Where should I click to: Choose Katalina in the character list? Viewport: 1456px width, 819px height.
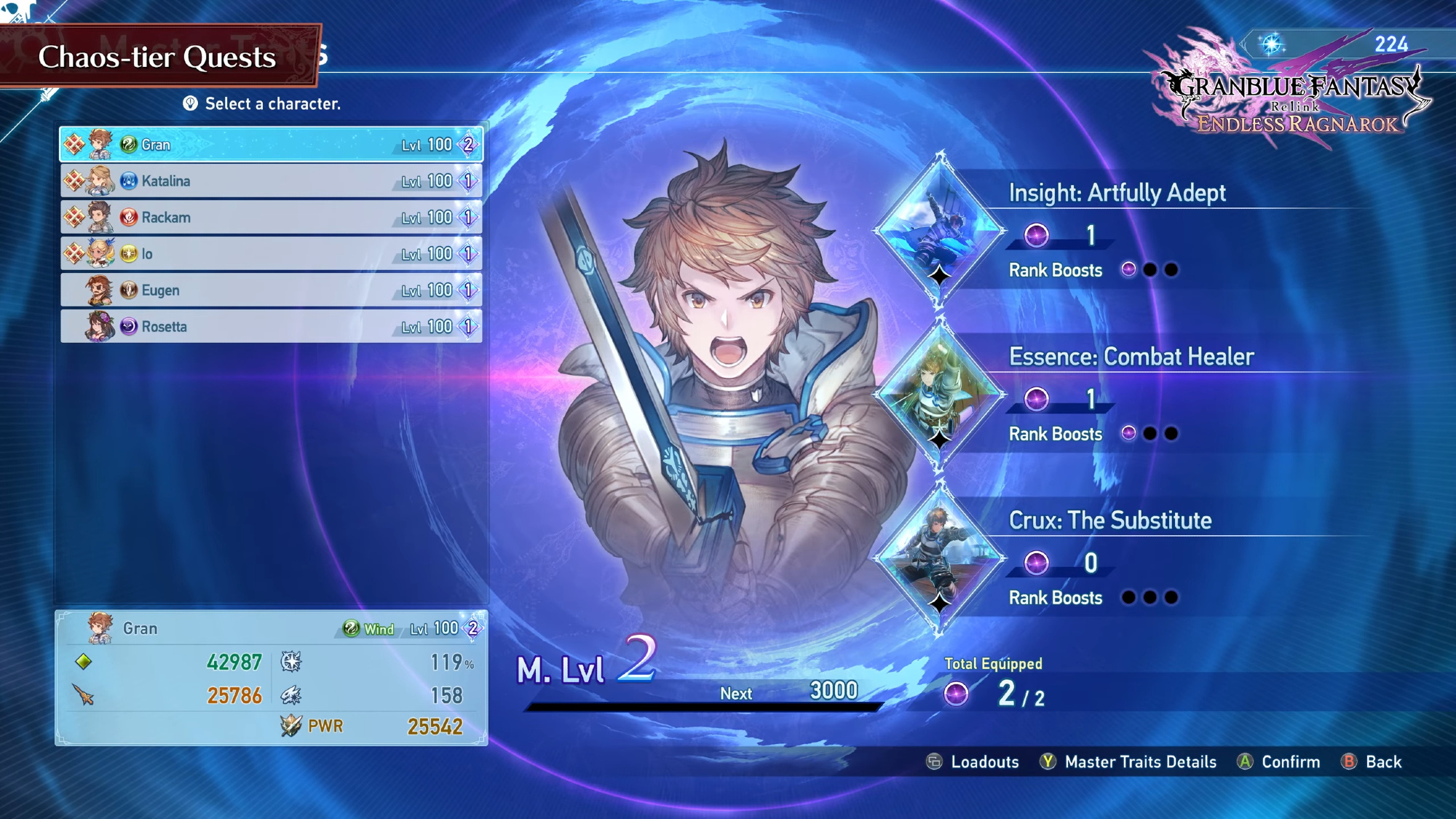pyautogui.click(x=271, y=181)
